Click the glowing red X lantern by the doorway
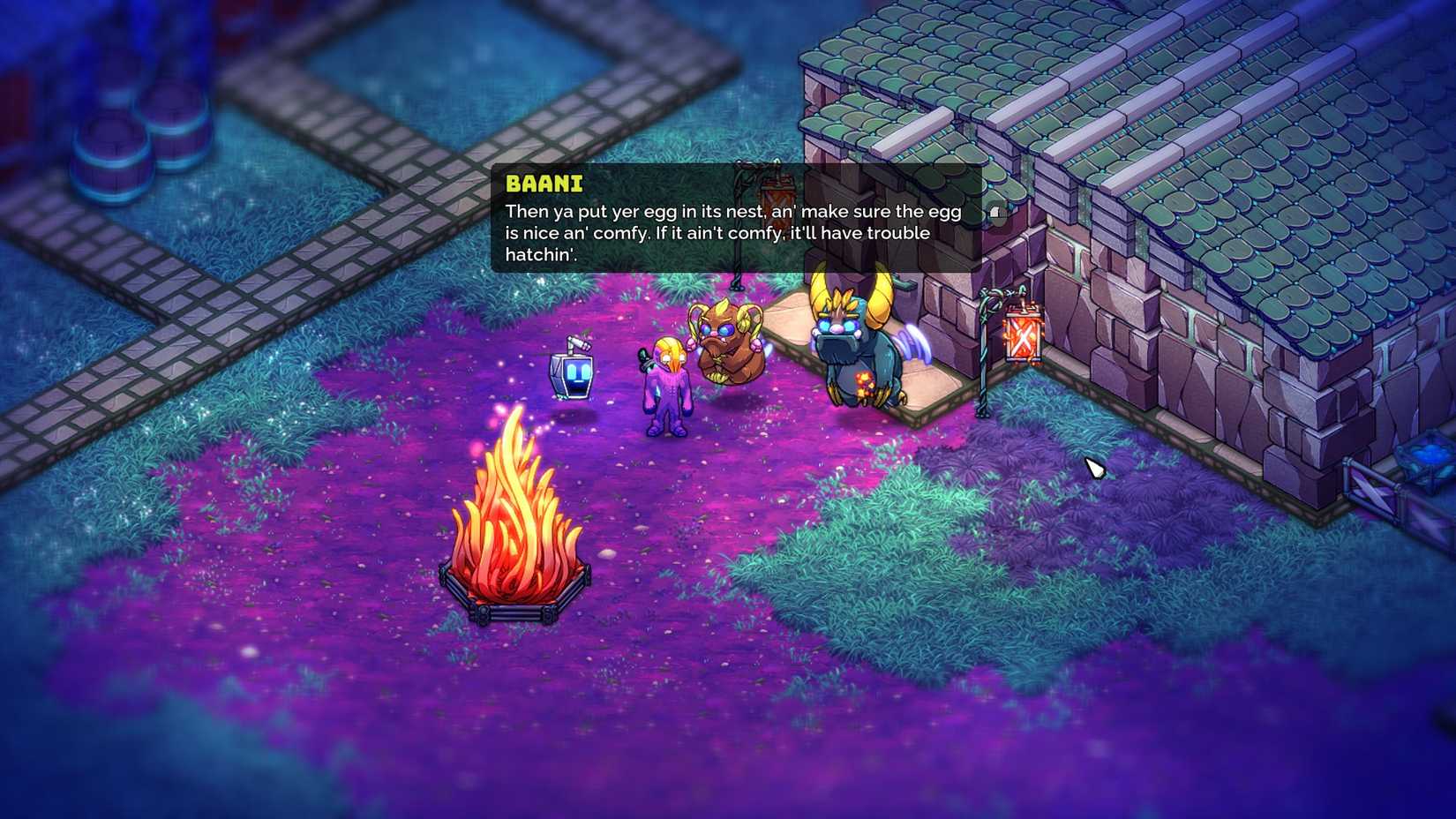The width and height of the screenshot is (1456, 819). [x=1021, y=335]
